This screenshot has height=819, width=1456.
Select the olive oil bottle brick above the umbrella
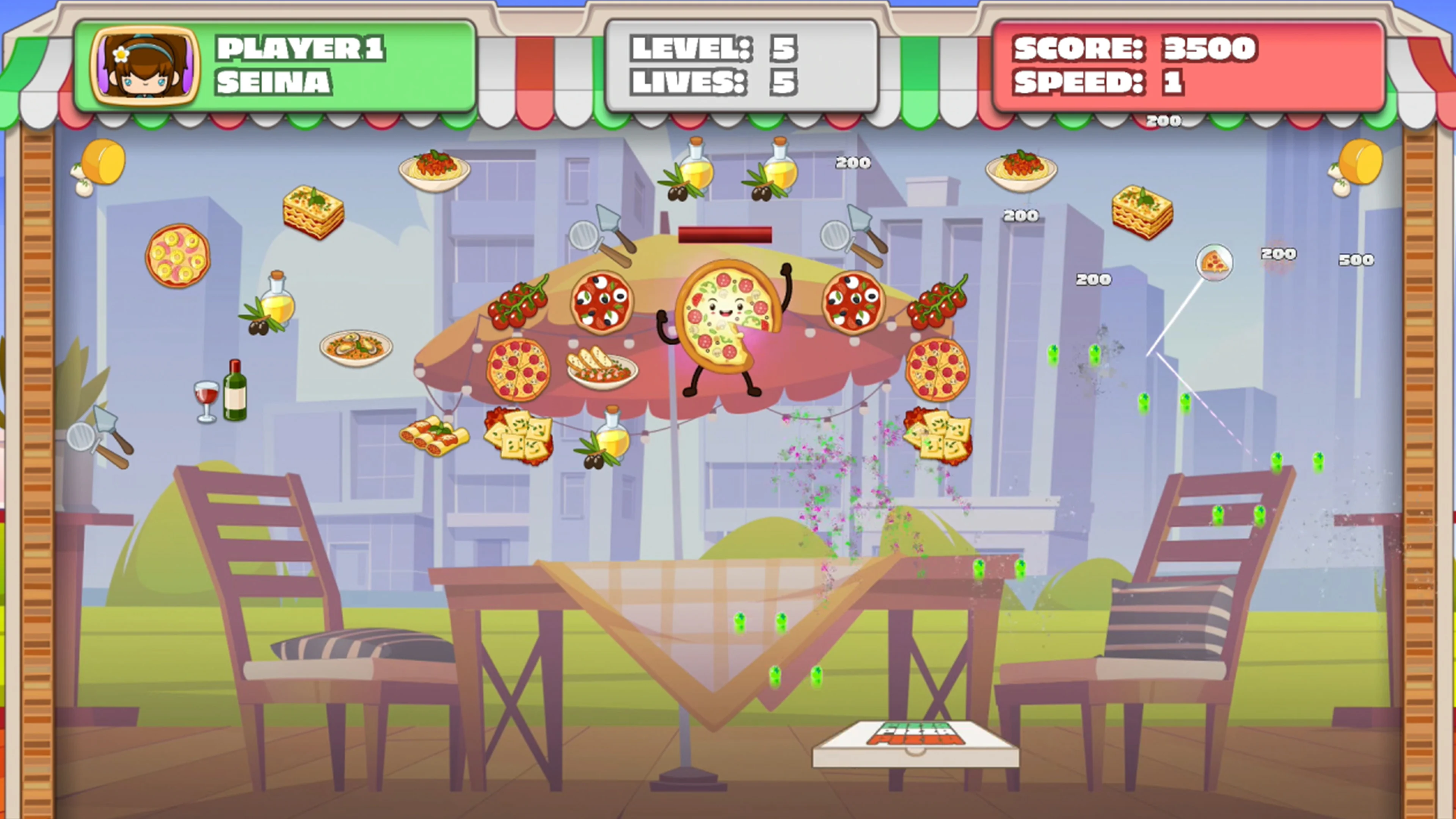[x=695, y=169]
